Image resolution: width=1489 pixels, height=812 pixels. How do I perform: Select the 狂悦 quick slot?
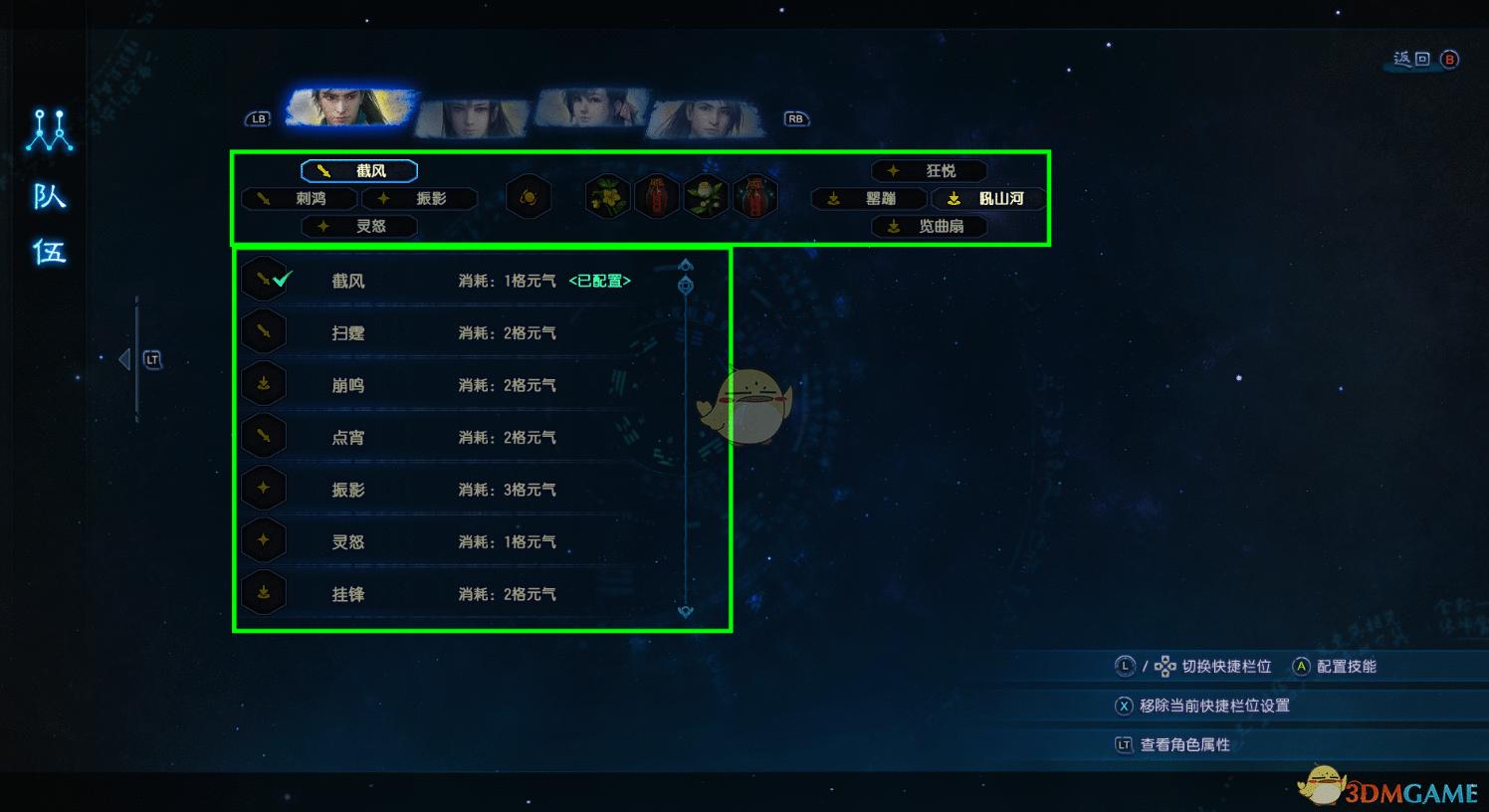point(930,171)
